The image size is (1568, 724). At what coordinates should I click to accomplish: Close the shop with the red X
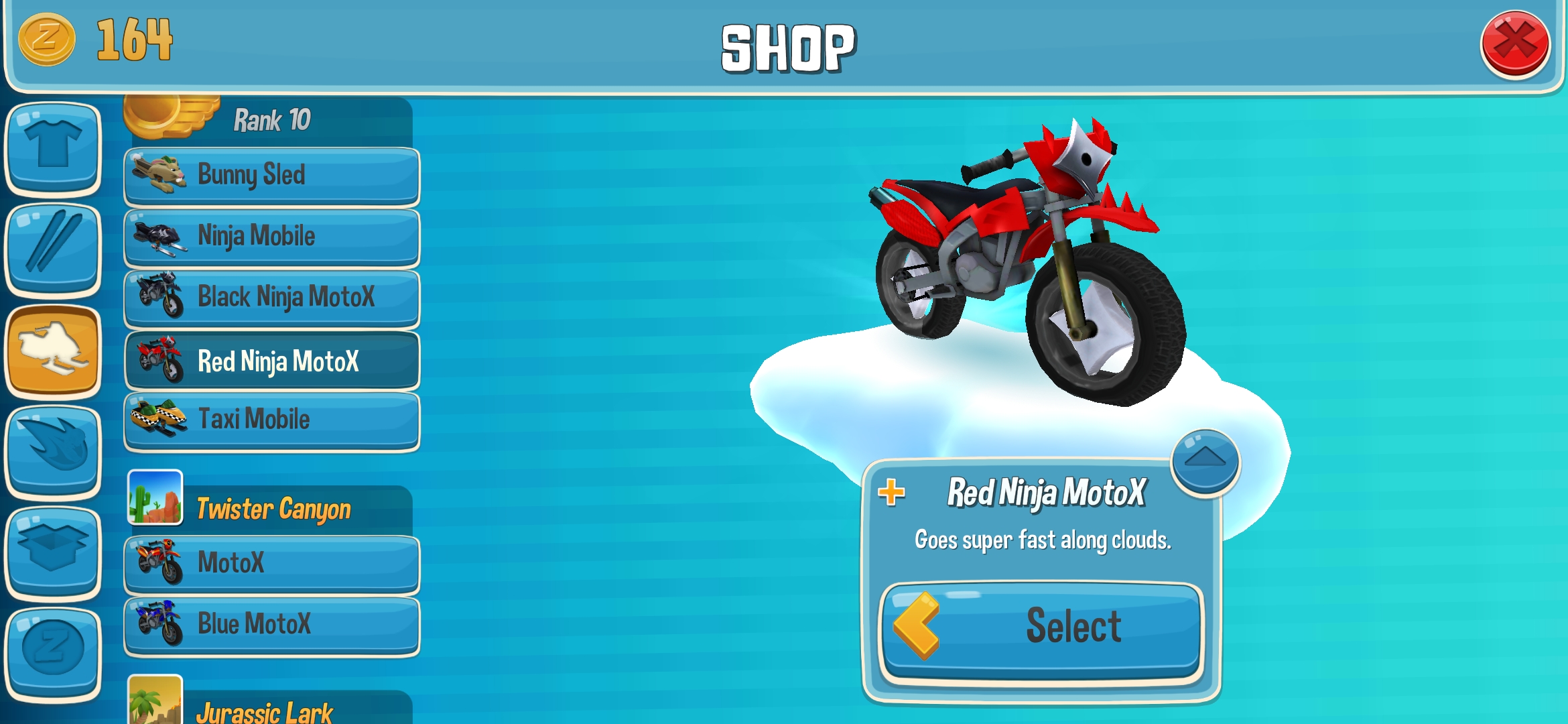pos(1514,44)
